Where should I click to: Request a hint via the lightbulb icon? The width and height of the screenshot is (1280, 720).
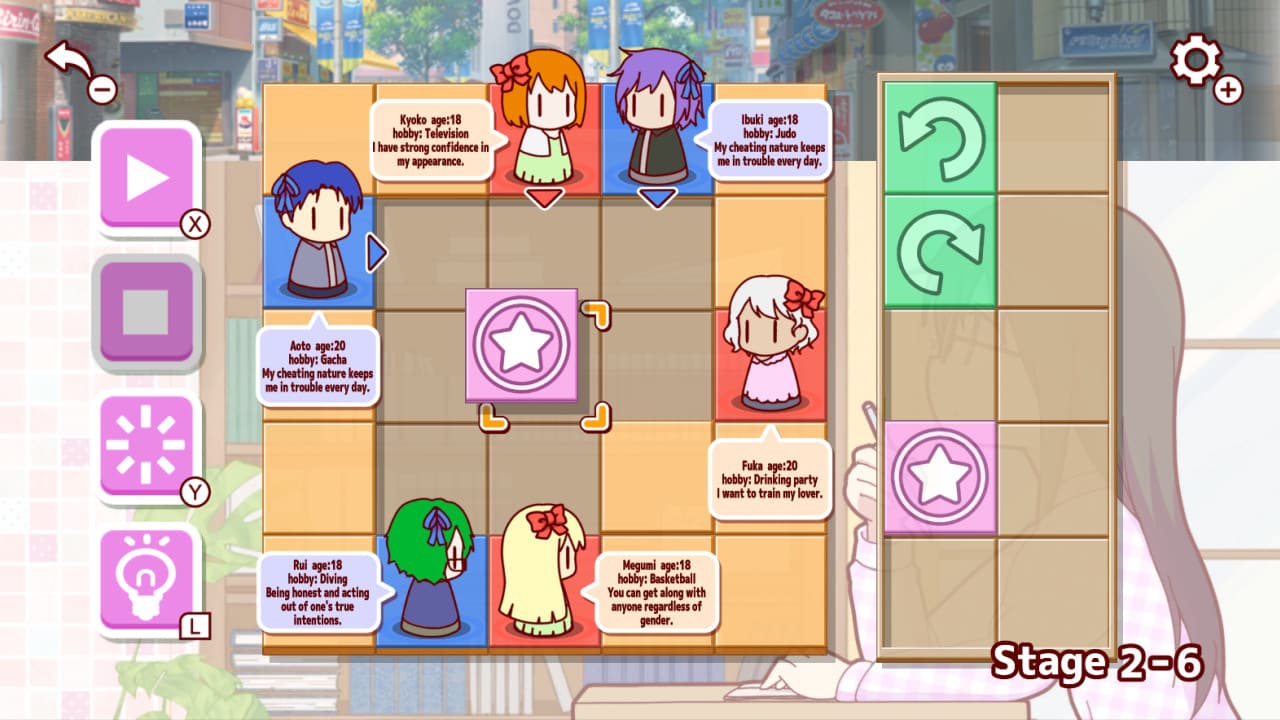coord(147,575)
